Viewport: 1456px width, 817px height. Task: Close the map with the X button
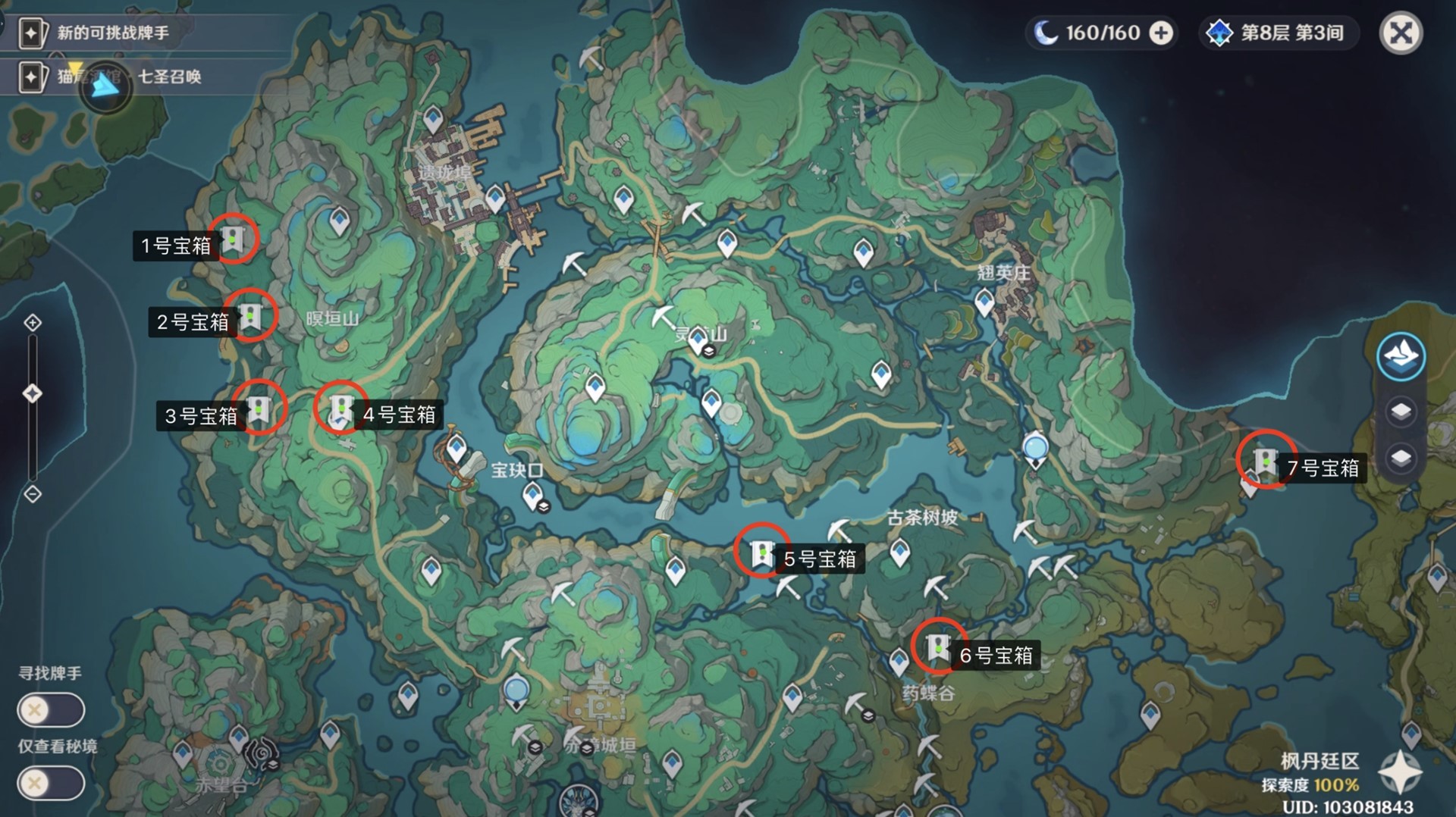[1400, 33]
